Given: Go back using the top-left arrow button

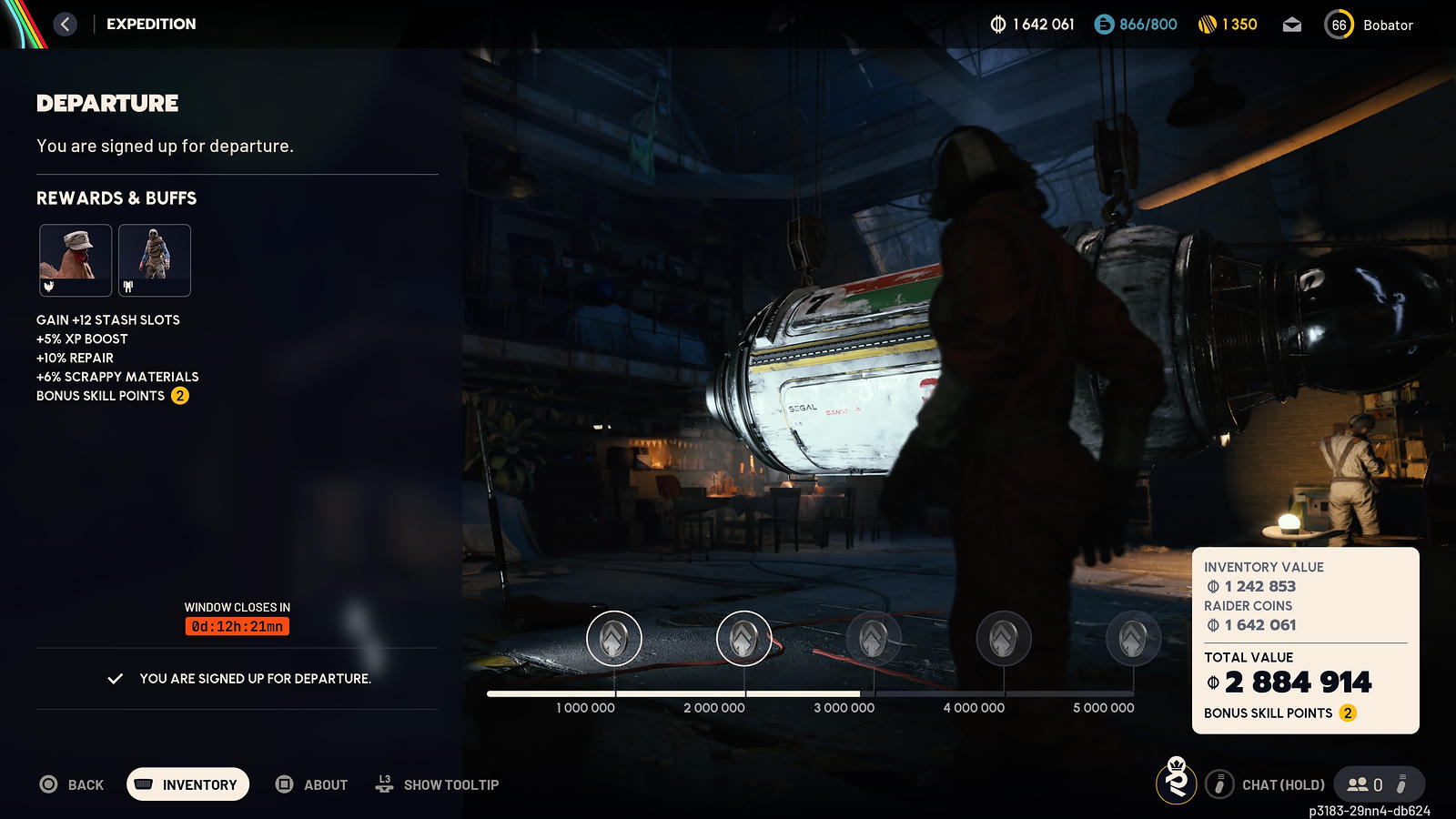Looking at the screenshot, I should (x=65, y=25).
